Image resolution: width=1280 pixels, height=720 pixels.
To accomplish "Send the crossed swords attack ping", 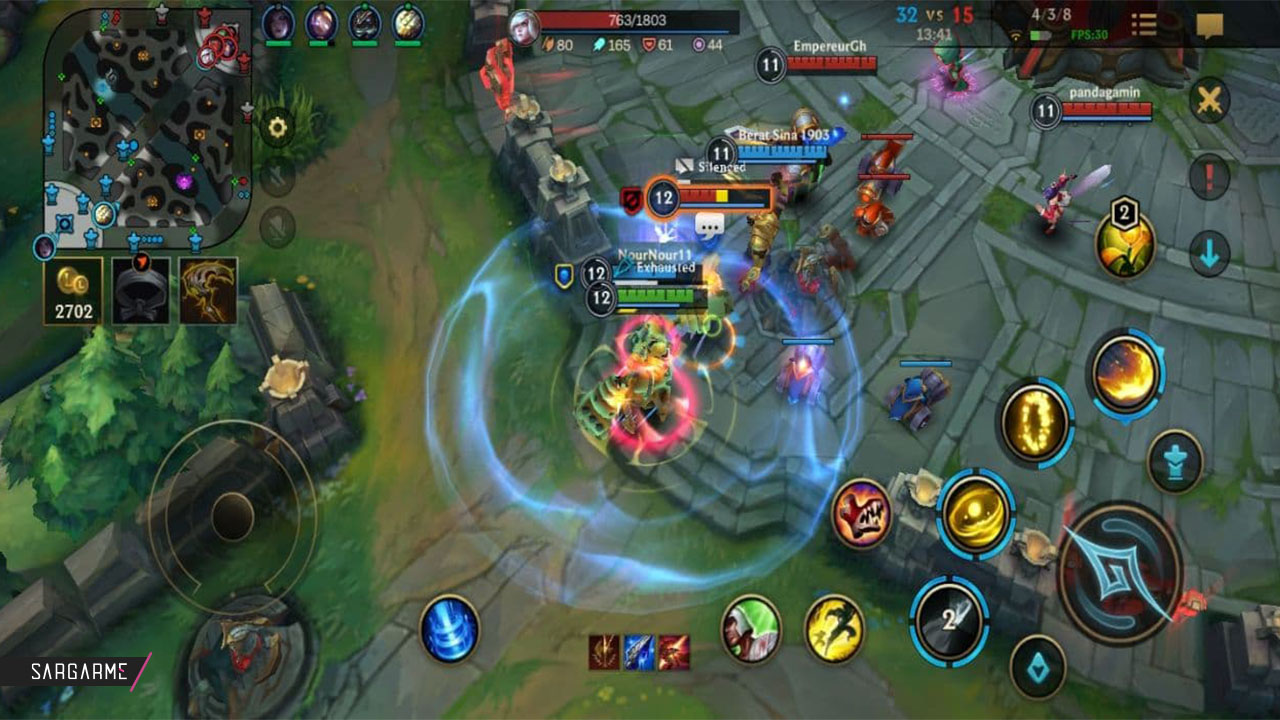I will [x=1210, y=100].
